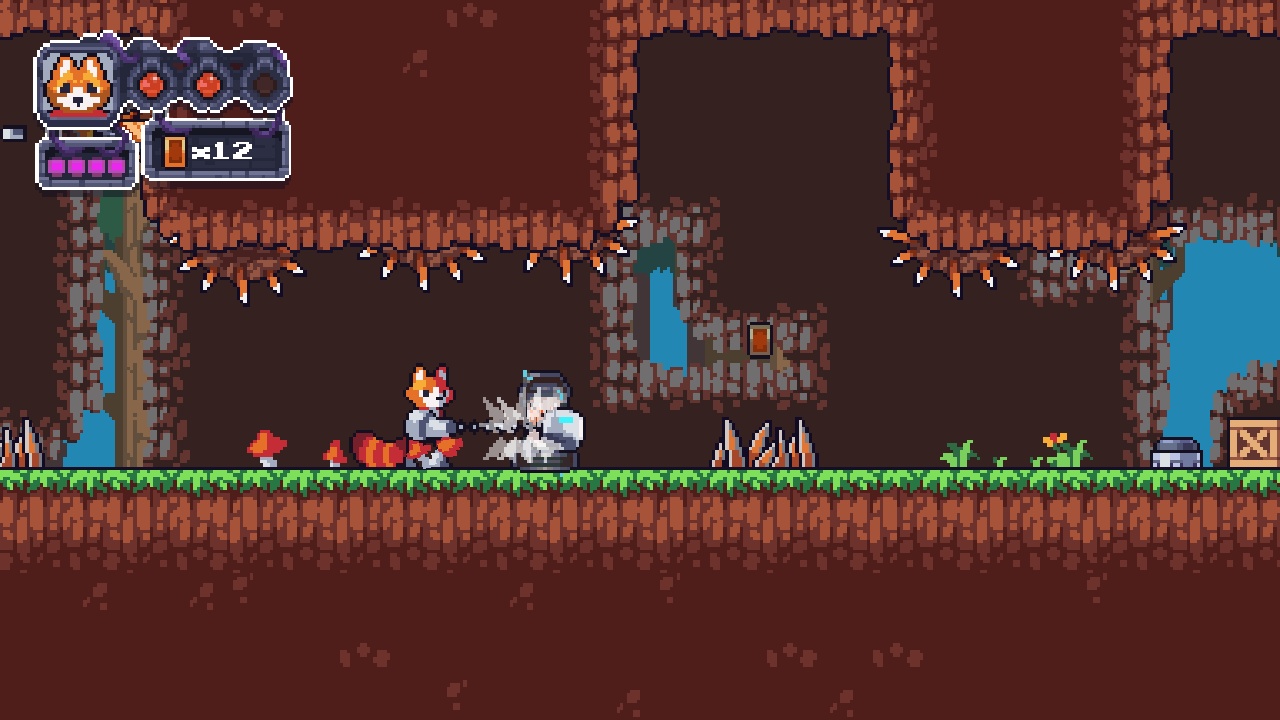This screenshot has height=720, width=1280.
Task: Click the empty third health orb slot
Action: tap(265, 84)
